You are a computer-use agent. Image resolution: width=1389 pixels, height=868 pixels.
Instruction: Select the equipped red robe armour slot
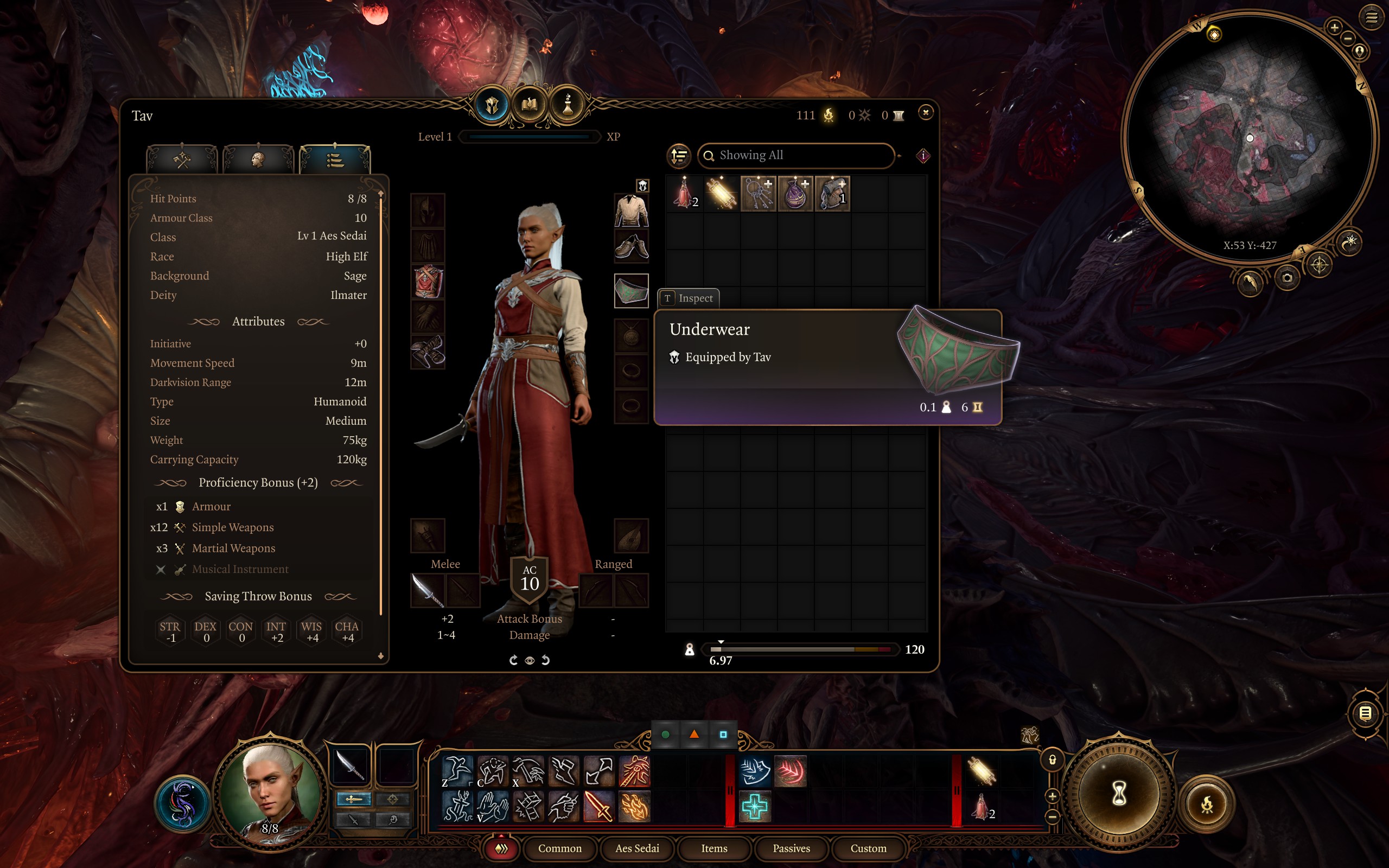coord(428,282)
